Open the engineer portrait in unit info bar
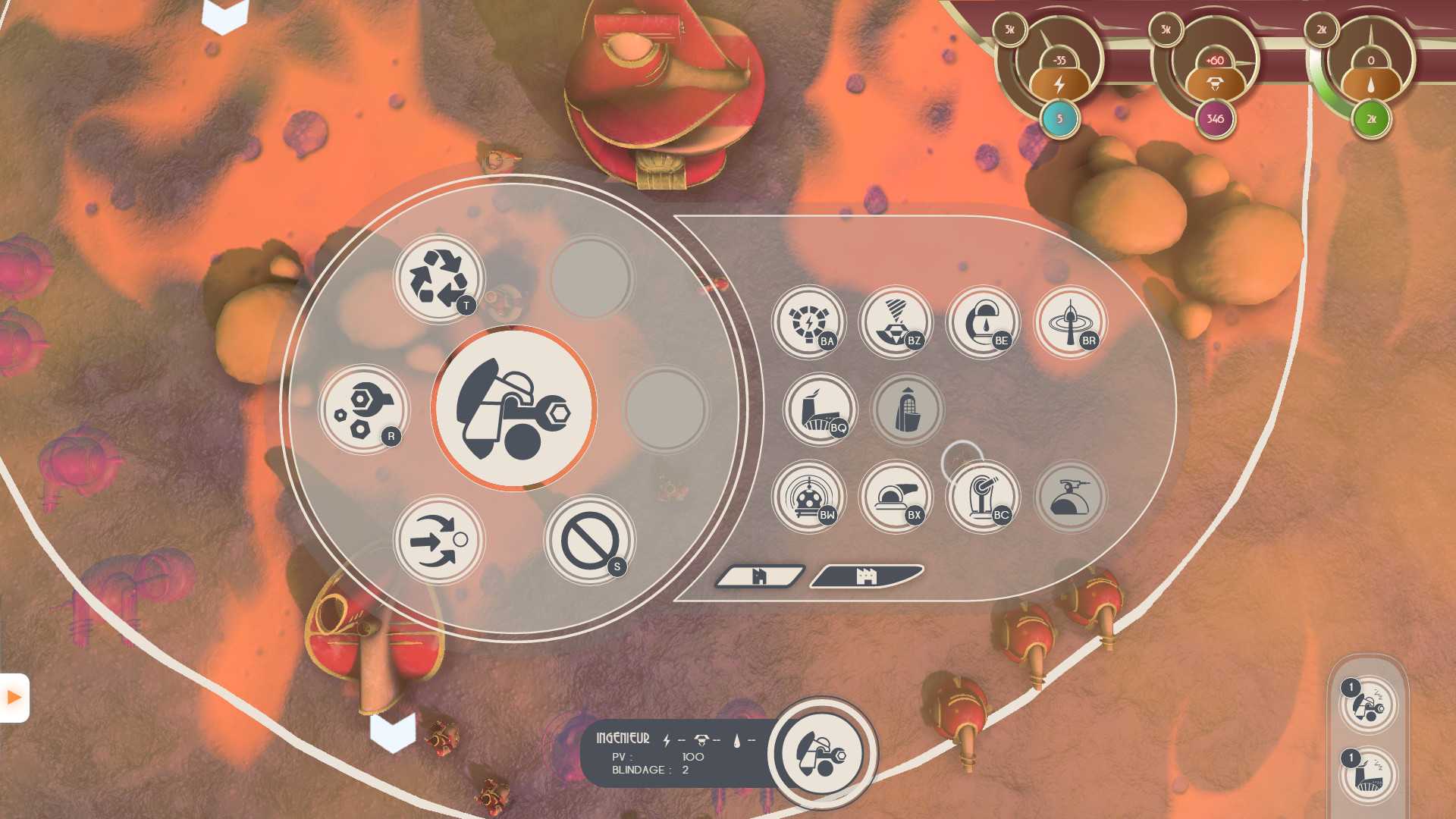 [x=822, y=753]
